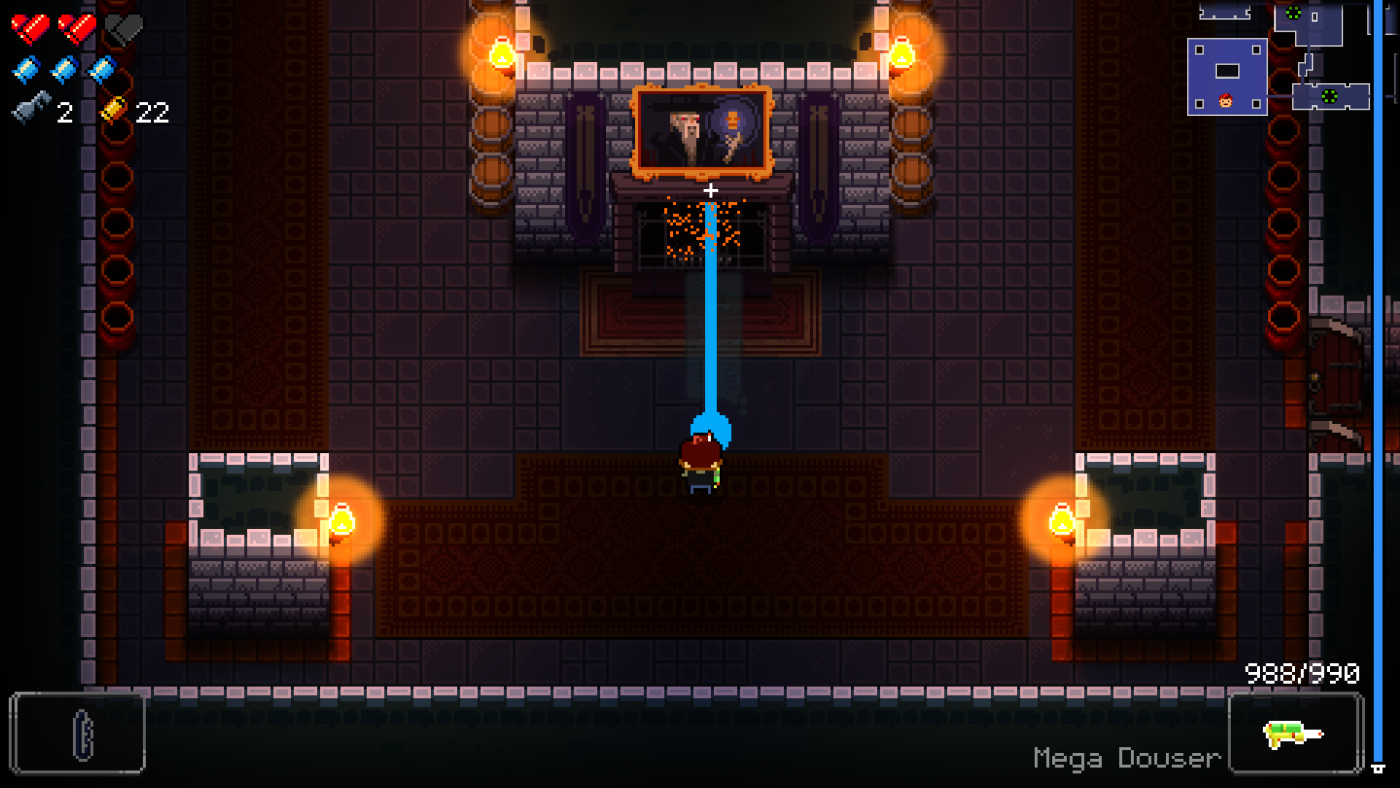Click the key counter icon showing 2
This screenshot has width=1400, height=788.
32,110
